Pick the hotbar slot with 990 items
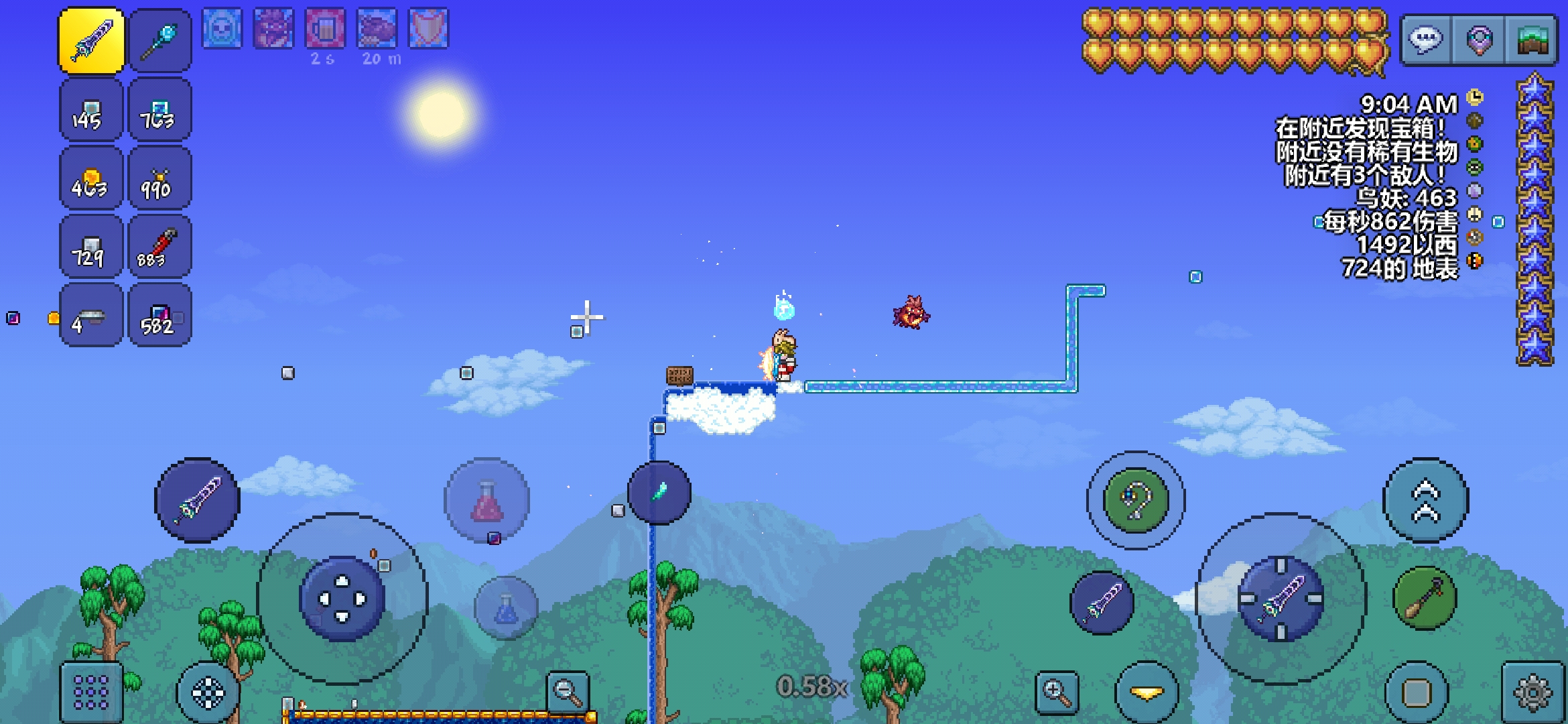Image resolution: width=1568 pixels, height=724 pixels. 159,179
